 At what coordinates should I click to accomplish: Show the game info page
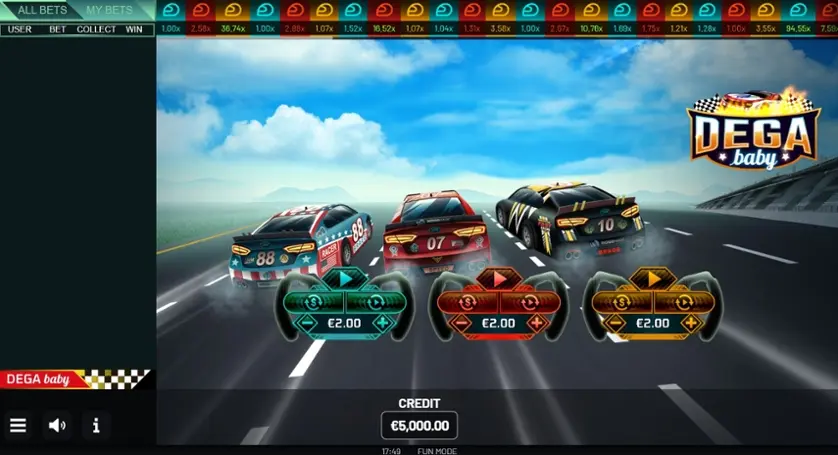tap(96, 425)
